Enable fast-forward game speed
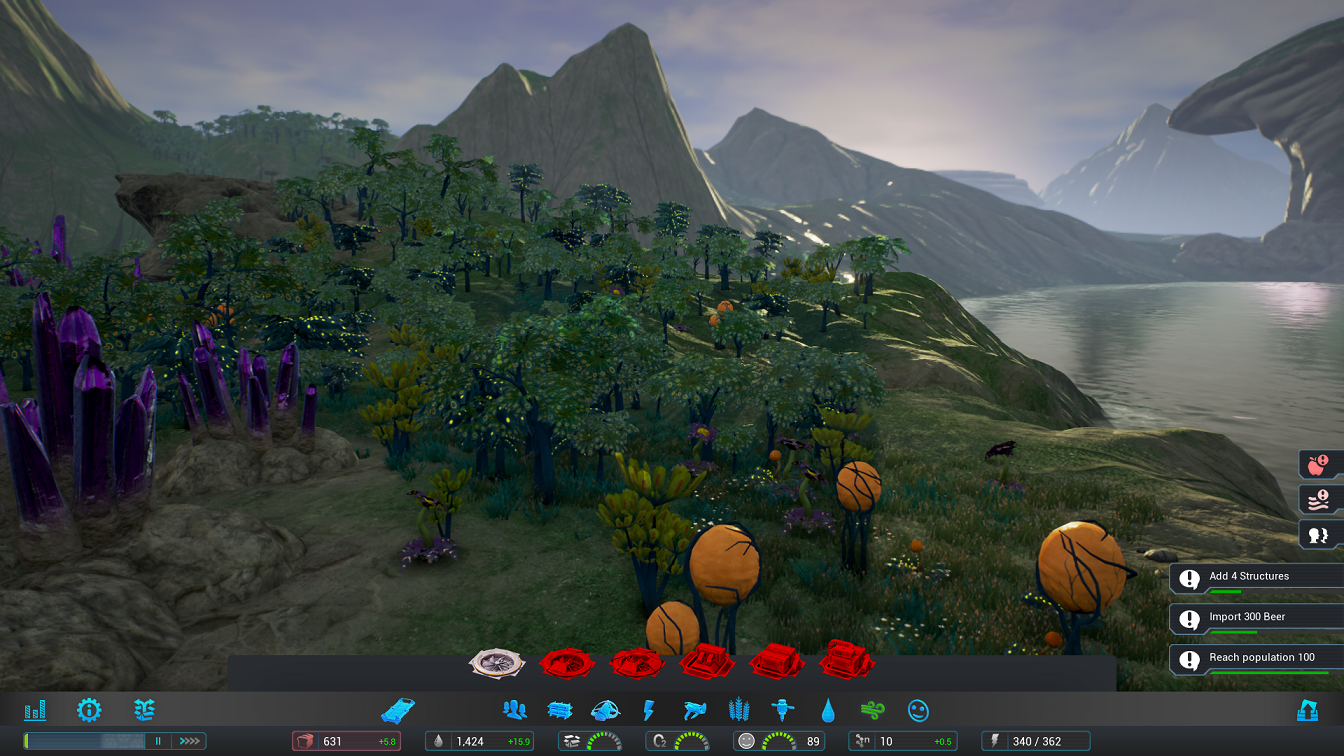The height and width of the screenshot is (756, 1344). pyautogui.click(x=189, y=741)
